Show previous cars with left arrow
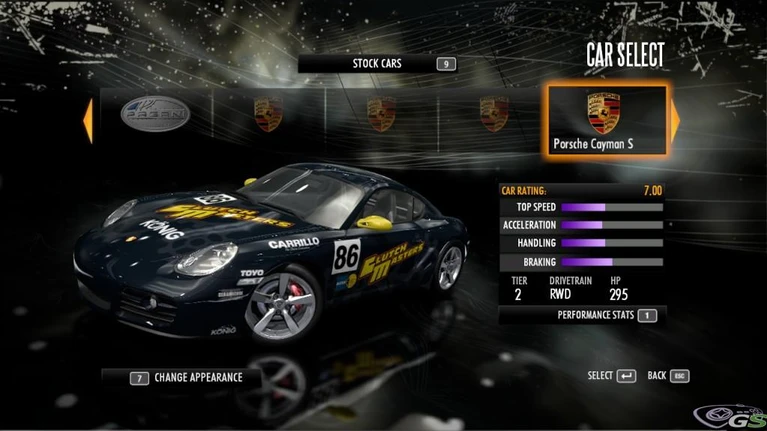 pyautogui.click(x=88, y=119)
